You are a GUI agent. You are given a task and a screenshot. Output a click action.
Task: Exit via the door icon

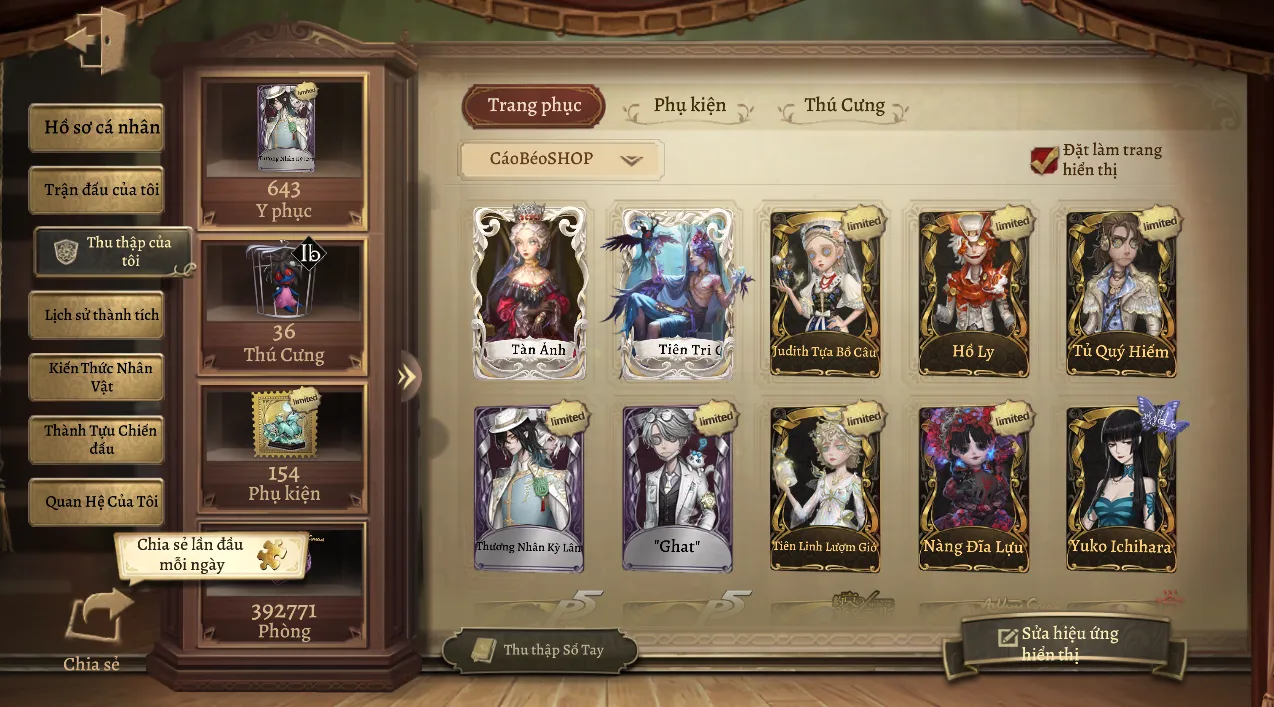(96, 41)
